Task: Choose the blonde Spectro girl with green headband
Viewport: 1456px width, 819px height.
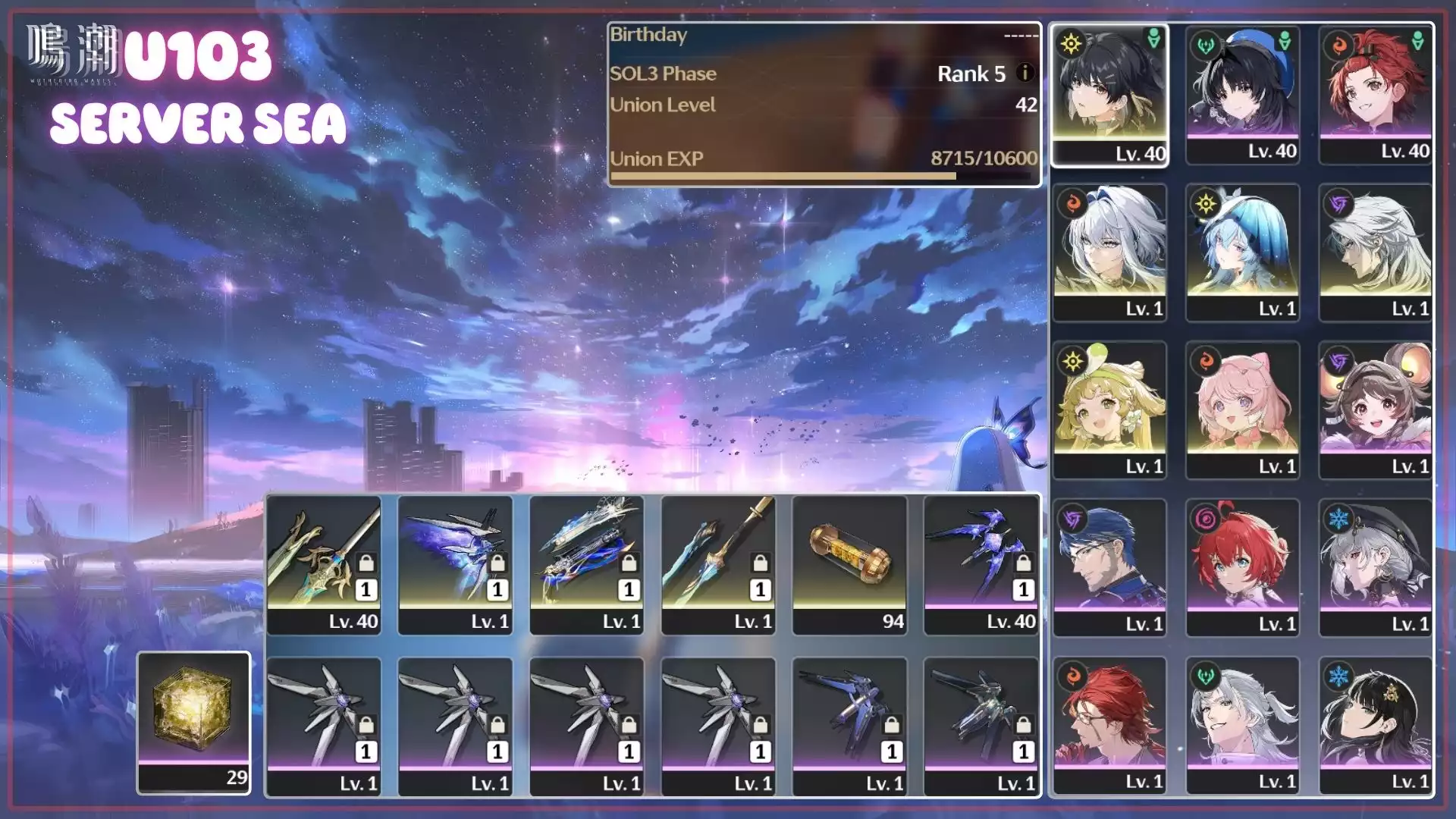Action: (1109, 410)
